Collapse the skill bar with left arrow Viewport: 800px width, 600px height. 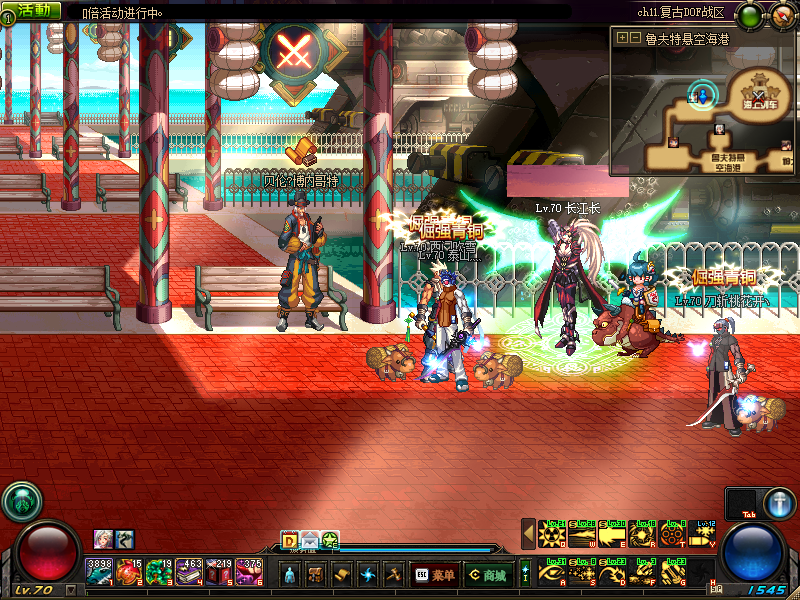528,534
